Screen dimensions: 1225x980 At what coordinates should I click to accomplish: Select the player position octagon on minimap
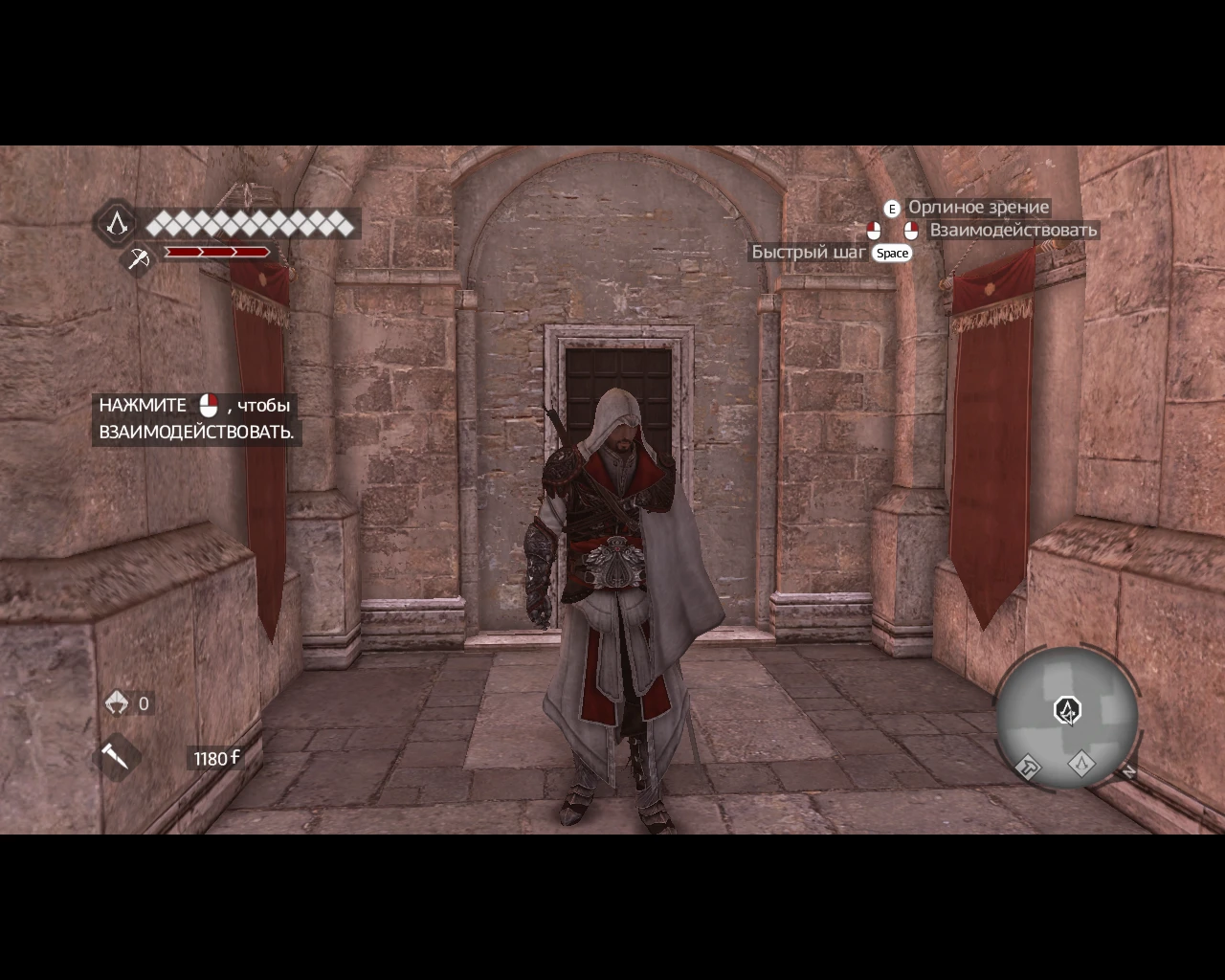pos(1066,710)
